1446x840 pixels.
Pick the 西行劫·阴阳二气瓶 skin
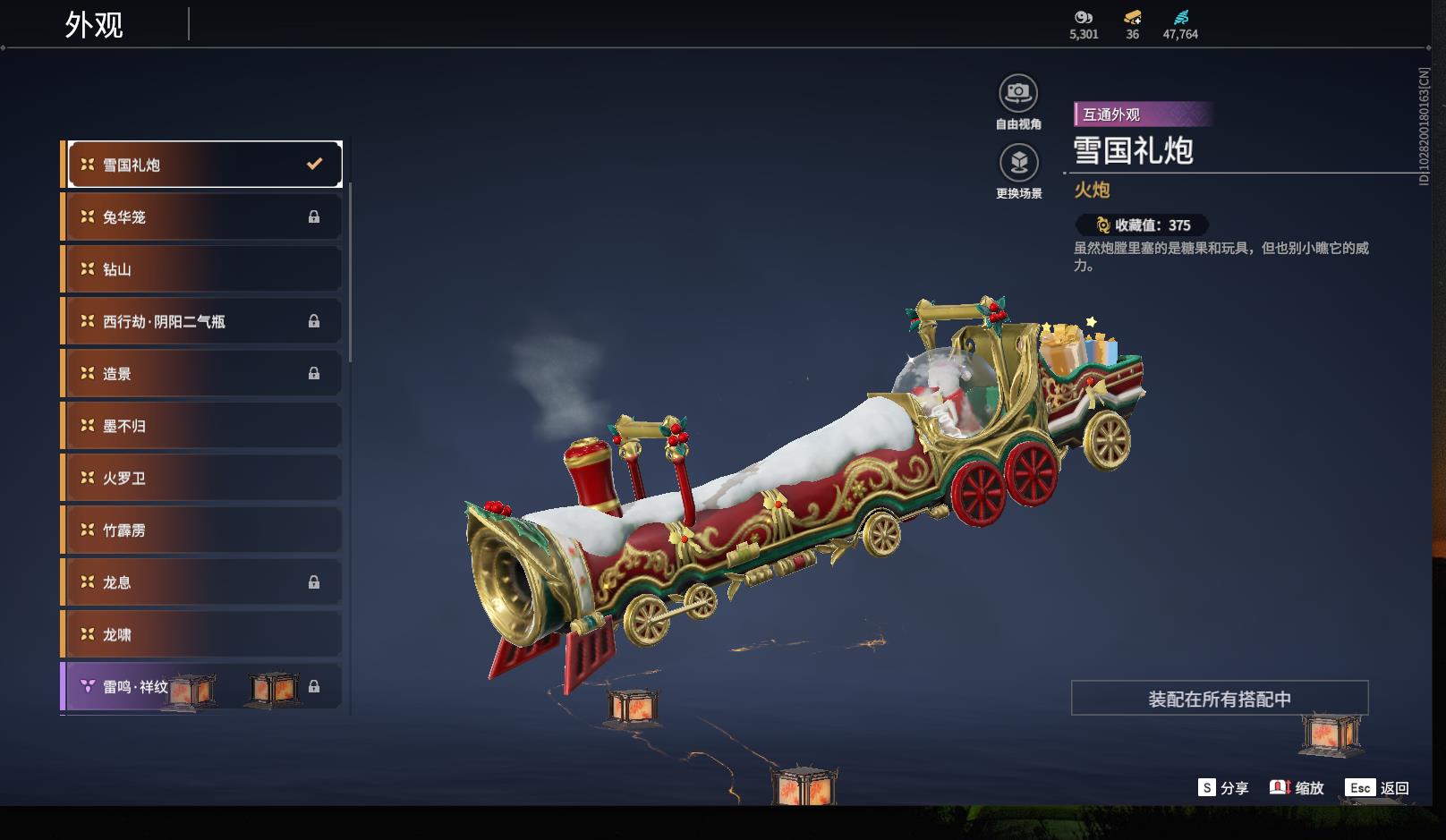(x=204, y=321)
